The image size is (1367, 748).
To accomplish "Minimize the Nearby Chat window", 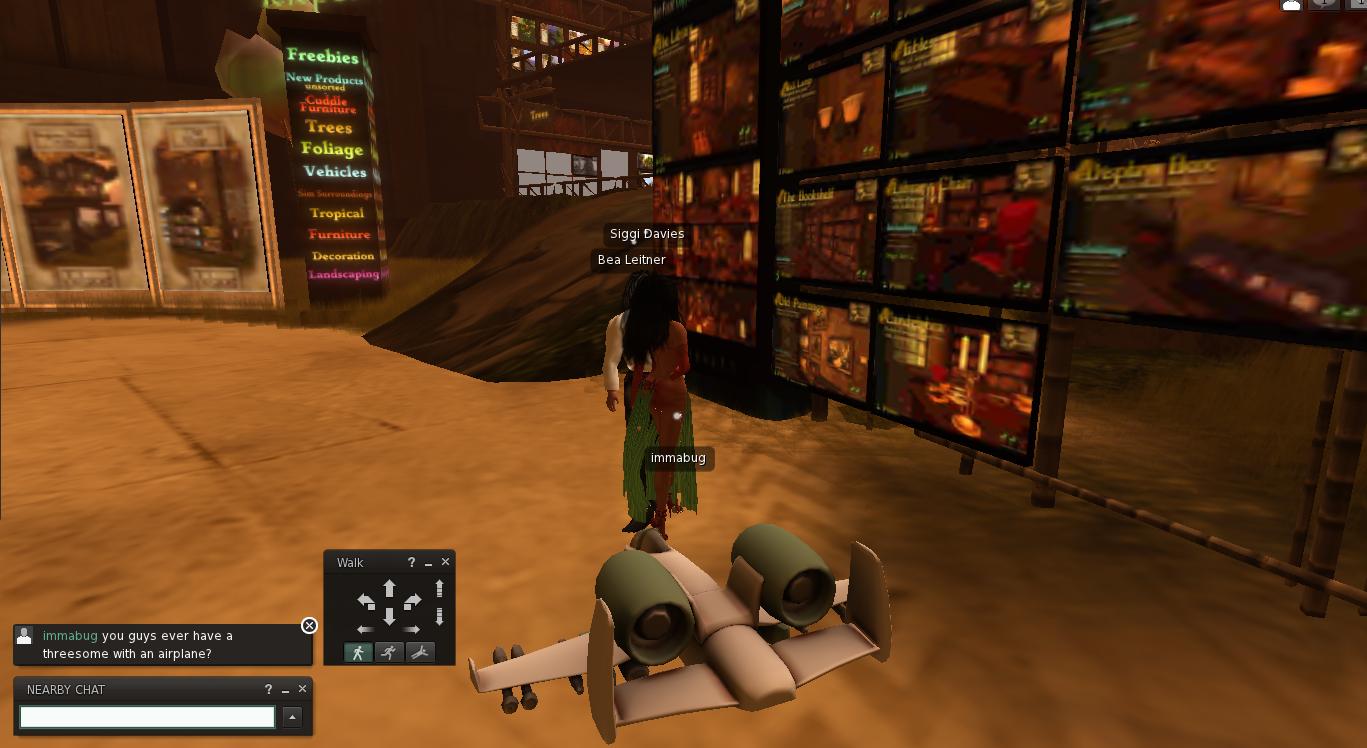I will coord(285,690).
